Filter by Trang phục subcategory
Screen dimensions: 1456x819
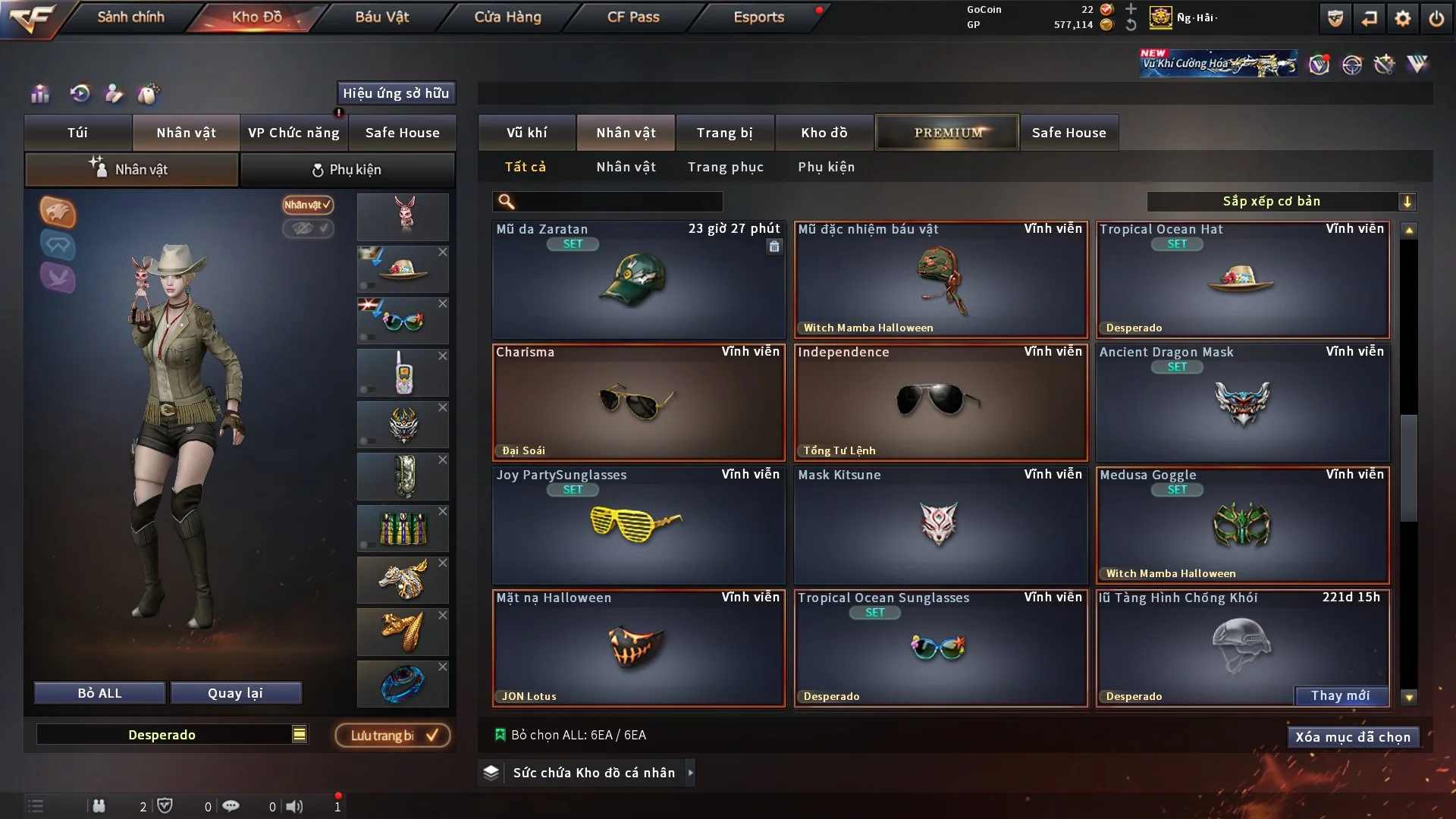pos(725,167)
